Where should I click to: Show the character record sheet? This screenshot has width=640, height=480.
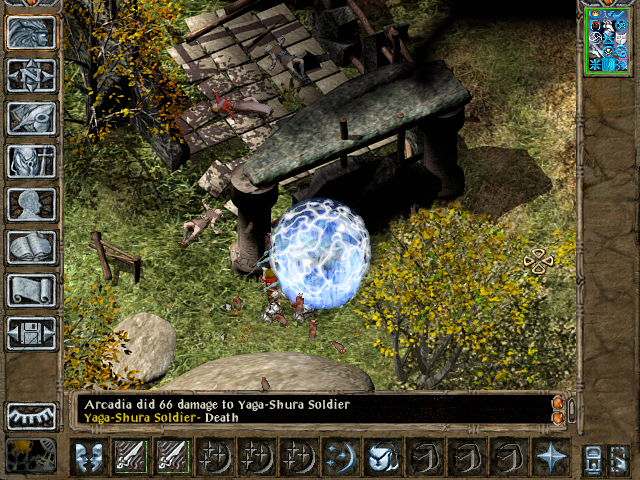tap(31, 204)
